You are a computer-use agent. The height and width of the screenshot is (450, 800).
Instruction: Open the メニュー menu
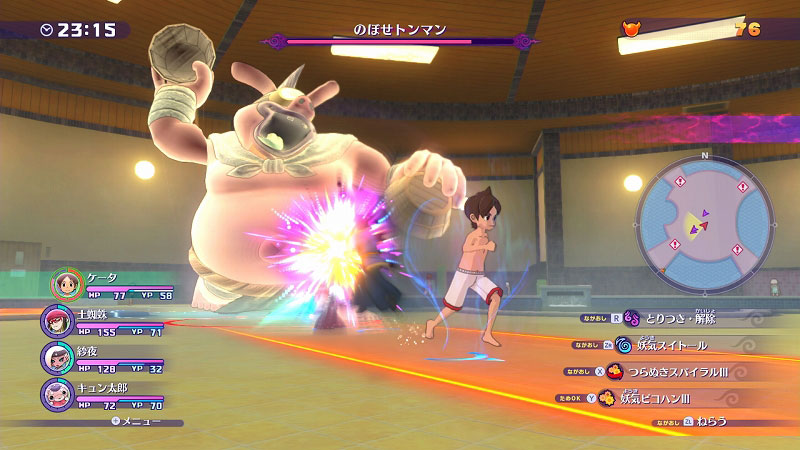[140, 421]
